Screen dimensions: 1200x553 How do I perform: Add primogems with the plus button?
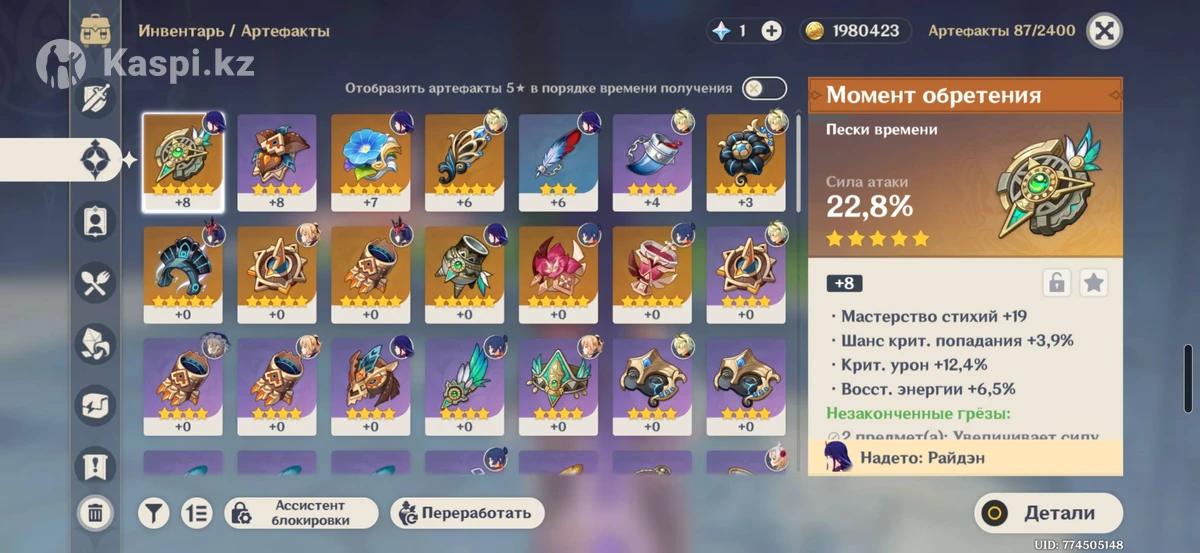pyautogui.click(x=772, y=31)
